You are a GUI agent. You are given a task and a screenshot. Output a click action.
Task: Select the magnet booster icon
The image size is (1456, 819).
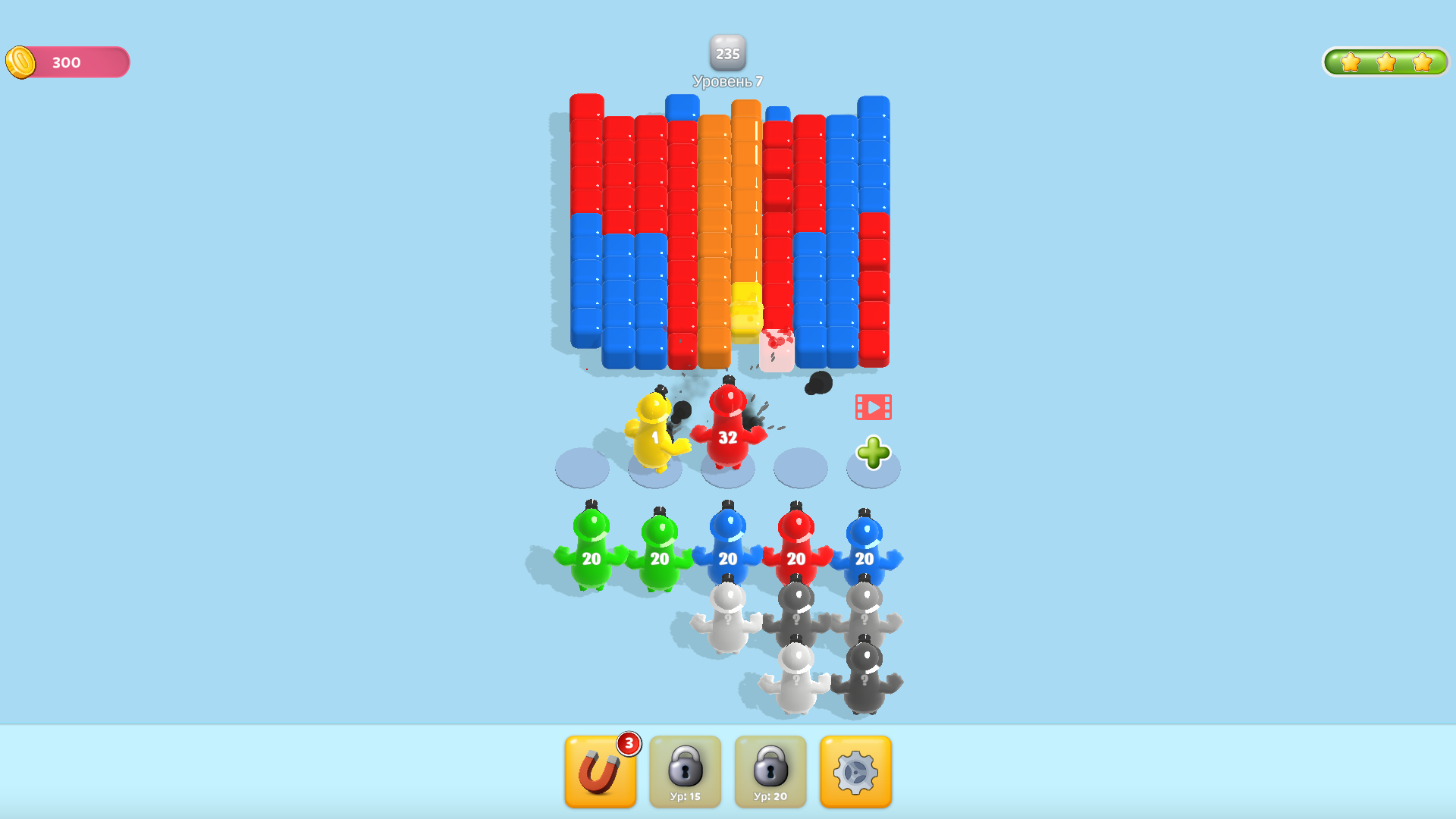point(600,770)
